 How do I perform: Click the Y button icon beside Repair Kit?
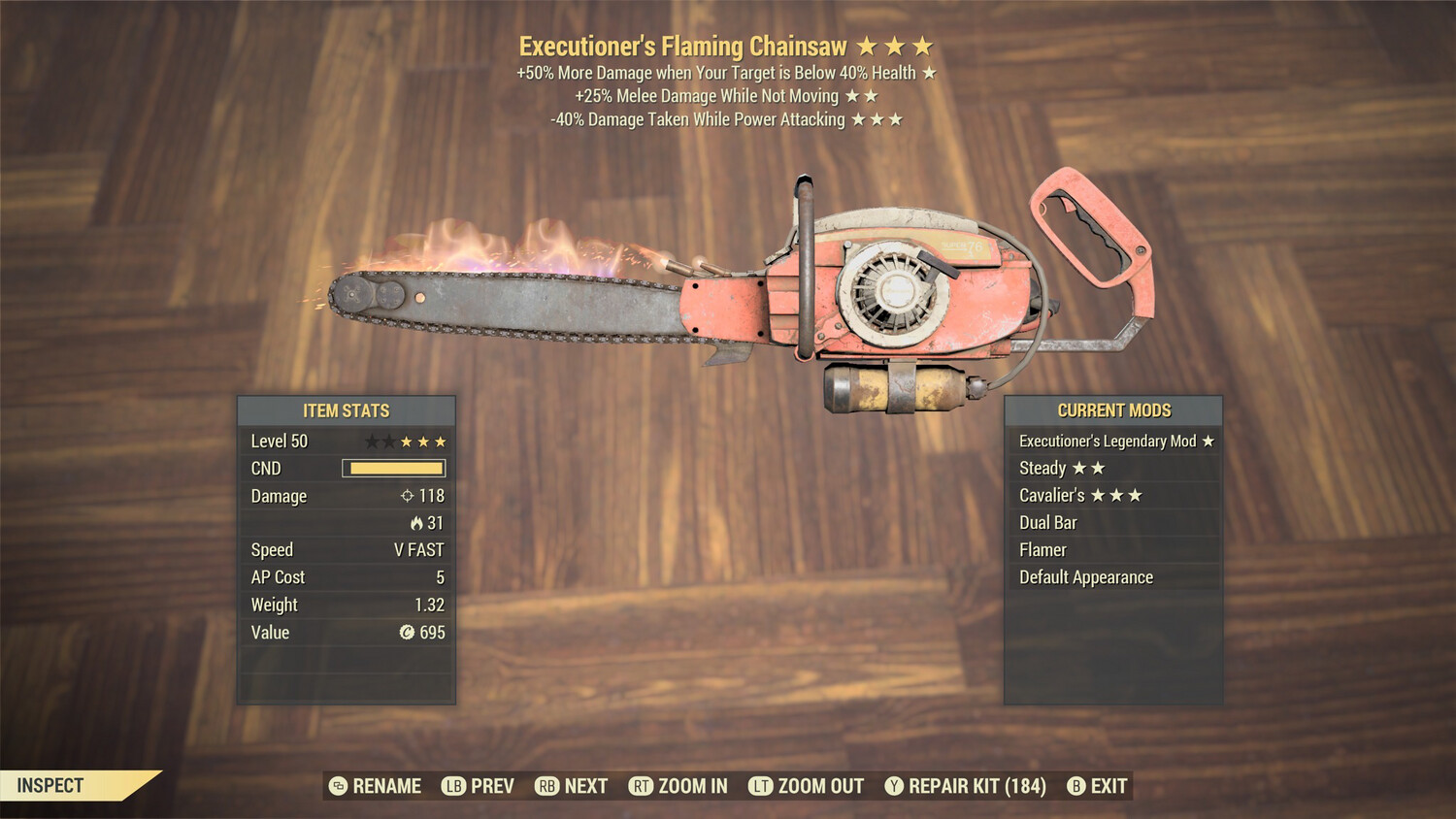(894, 786)
